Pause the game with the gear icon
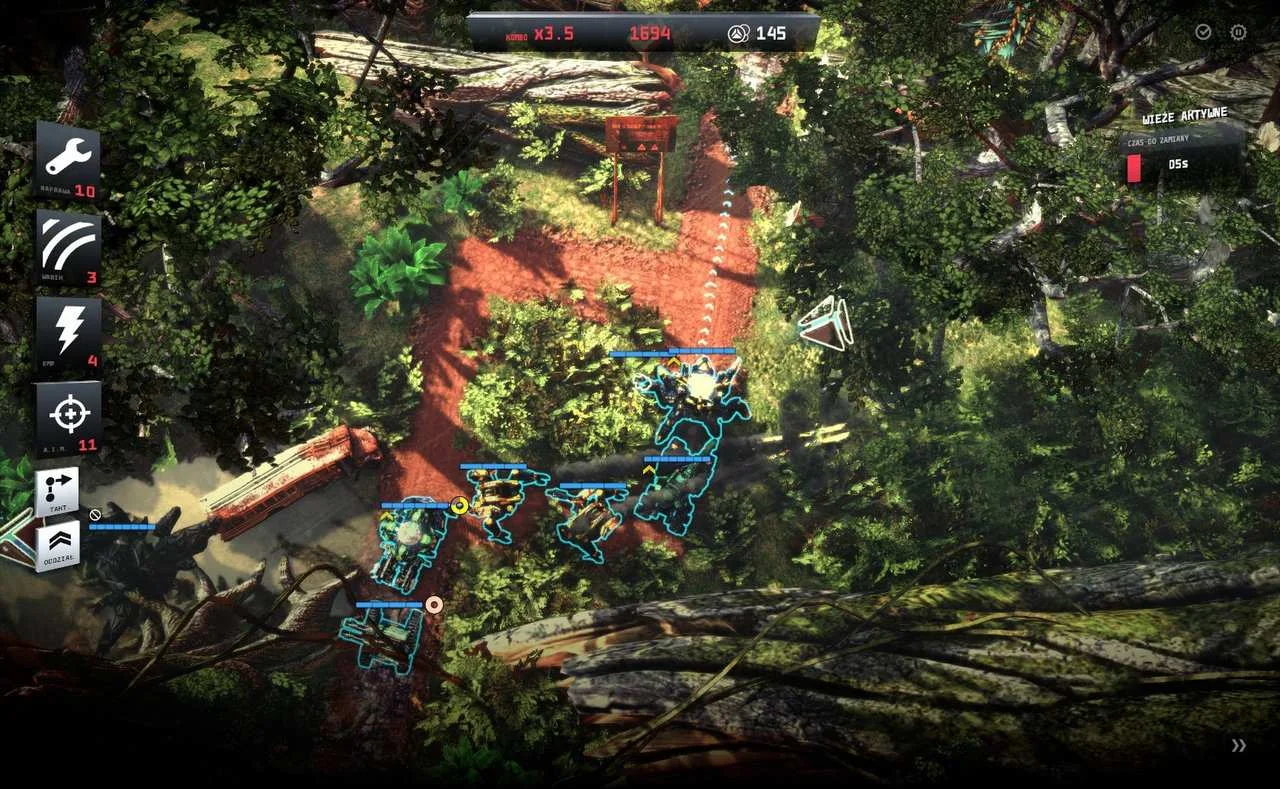The image size is (1280, 789). [x=1238, y=32]
